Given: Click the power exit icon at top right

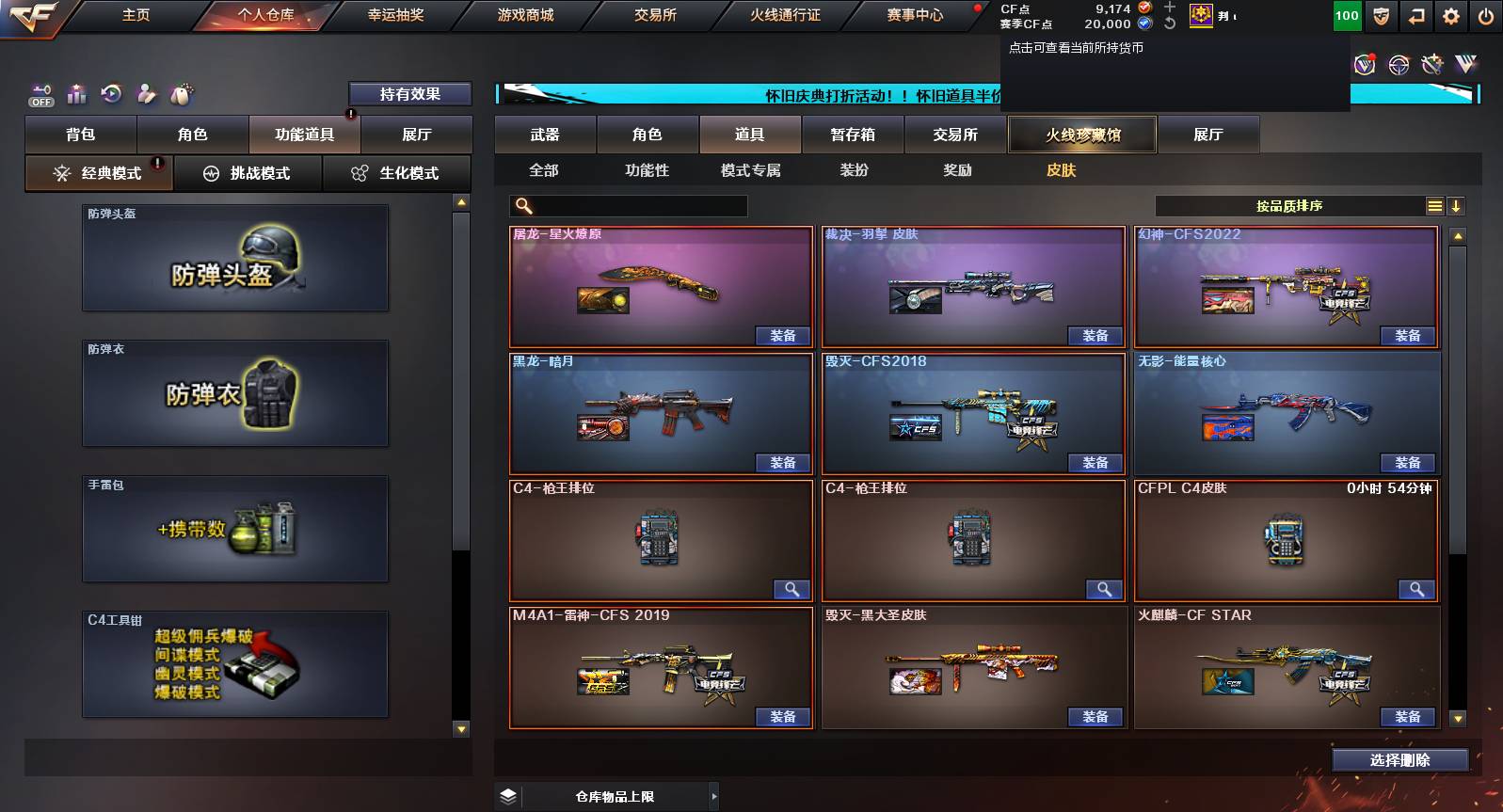Looking at the screenshot, I should [x=1485, y=16].
